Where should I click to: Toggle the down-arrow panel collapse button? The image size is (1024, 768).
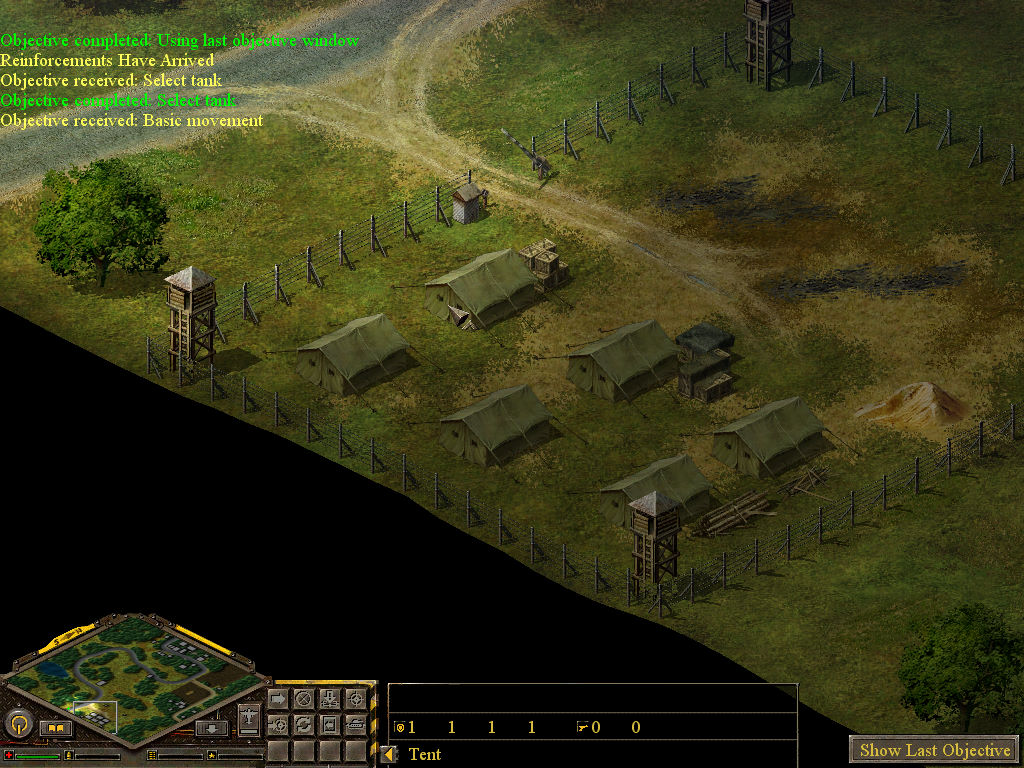[212, 728]
